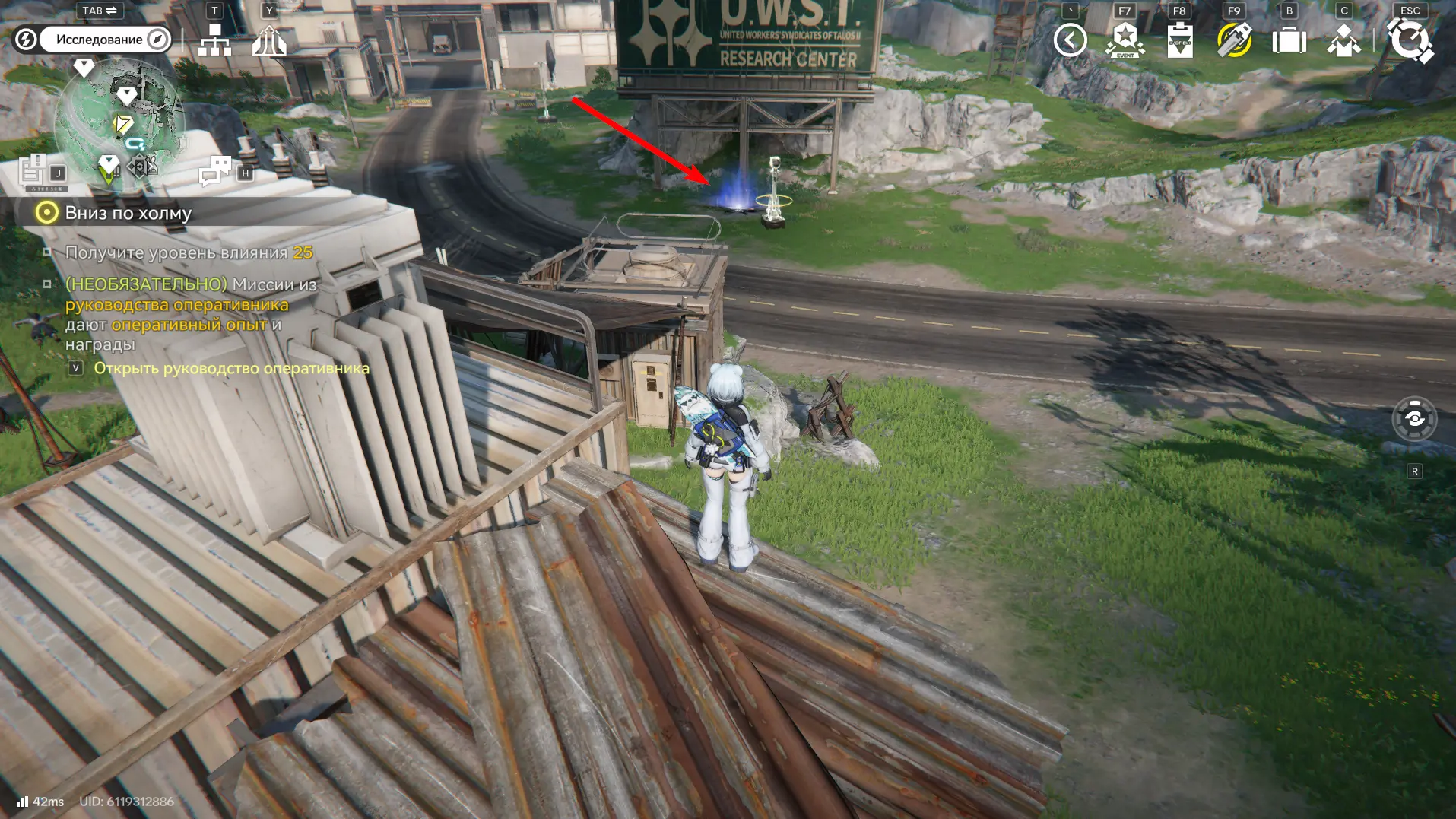Click 'Открыть руководство оперативника' link

click(231, 368)
